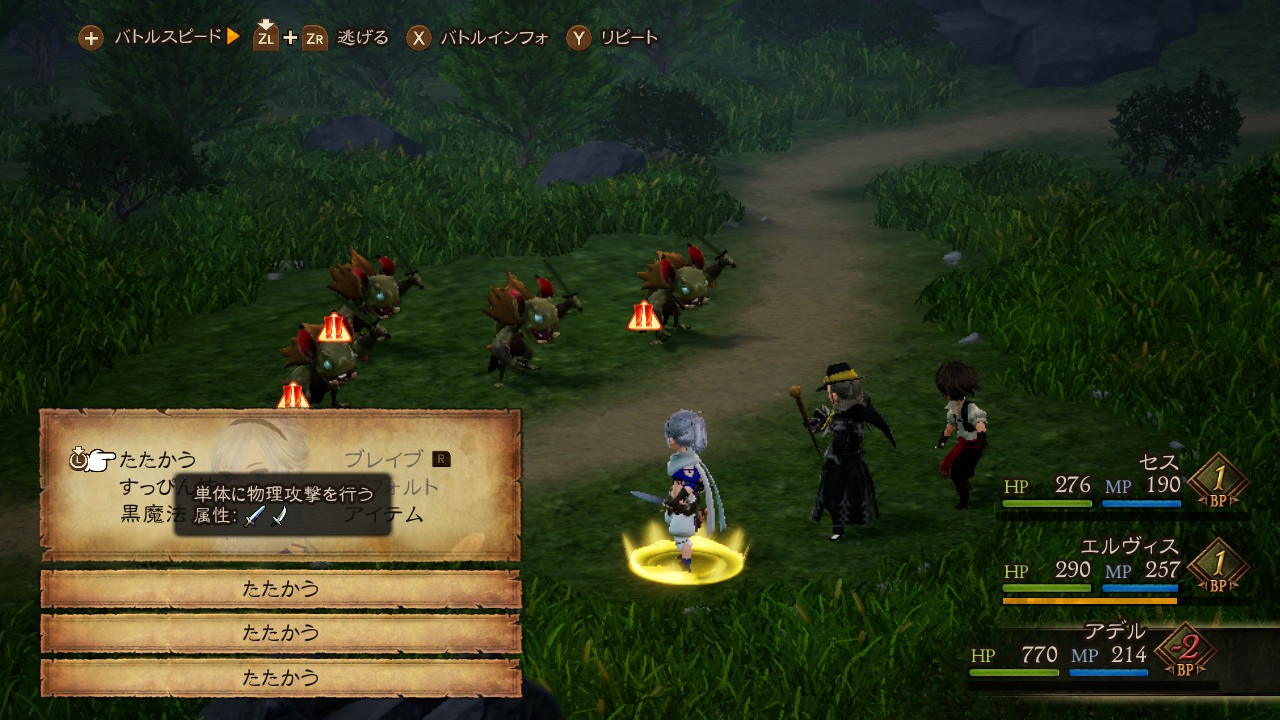Choose たたかう beside the pointing hand cursor

point(158,460)
